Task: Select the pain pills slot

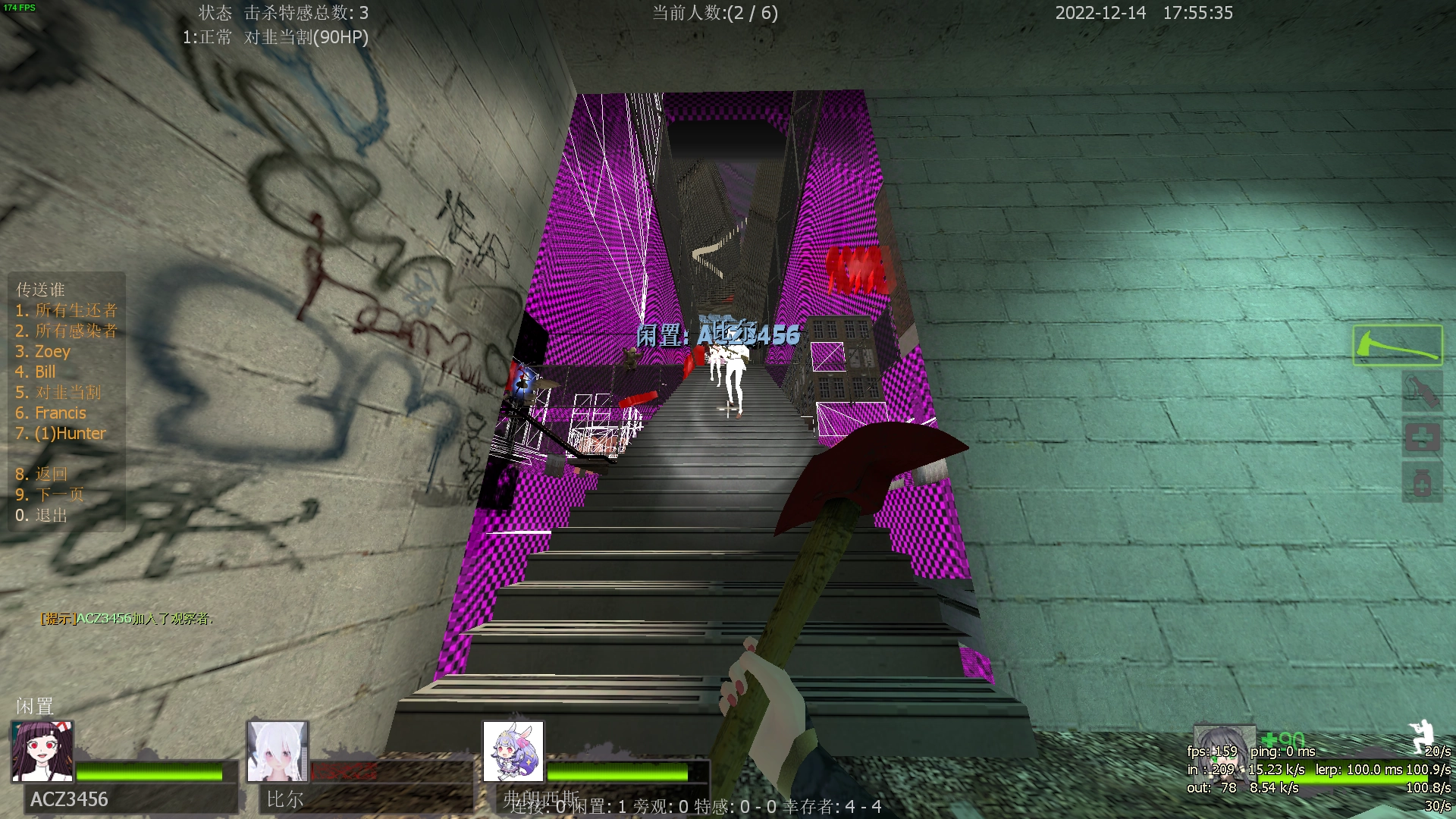Action: click(1422, 482)
